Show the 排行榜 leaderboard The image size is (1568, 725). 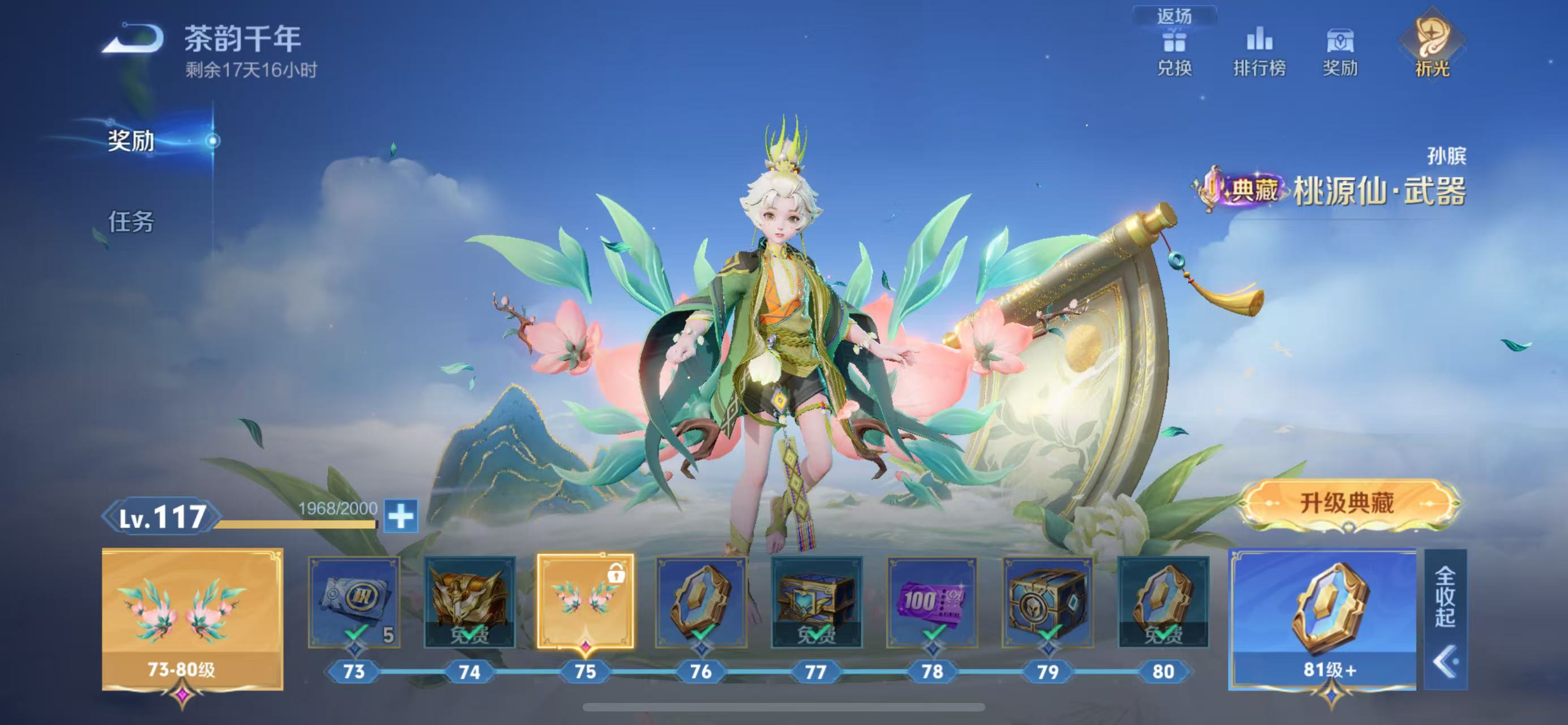tap(1259, 52)
